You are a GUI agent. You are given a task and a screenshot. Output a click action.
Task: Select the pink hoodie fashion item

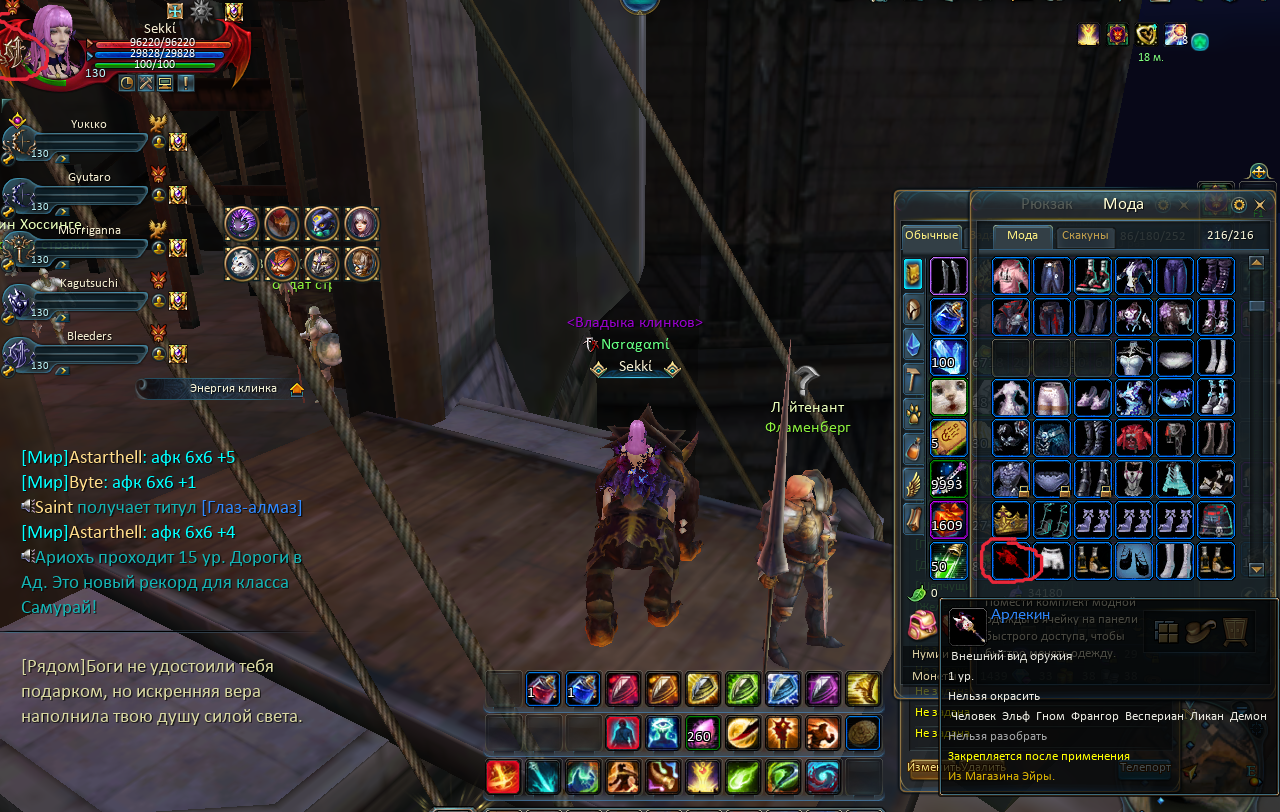click(1011, 276)
